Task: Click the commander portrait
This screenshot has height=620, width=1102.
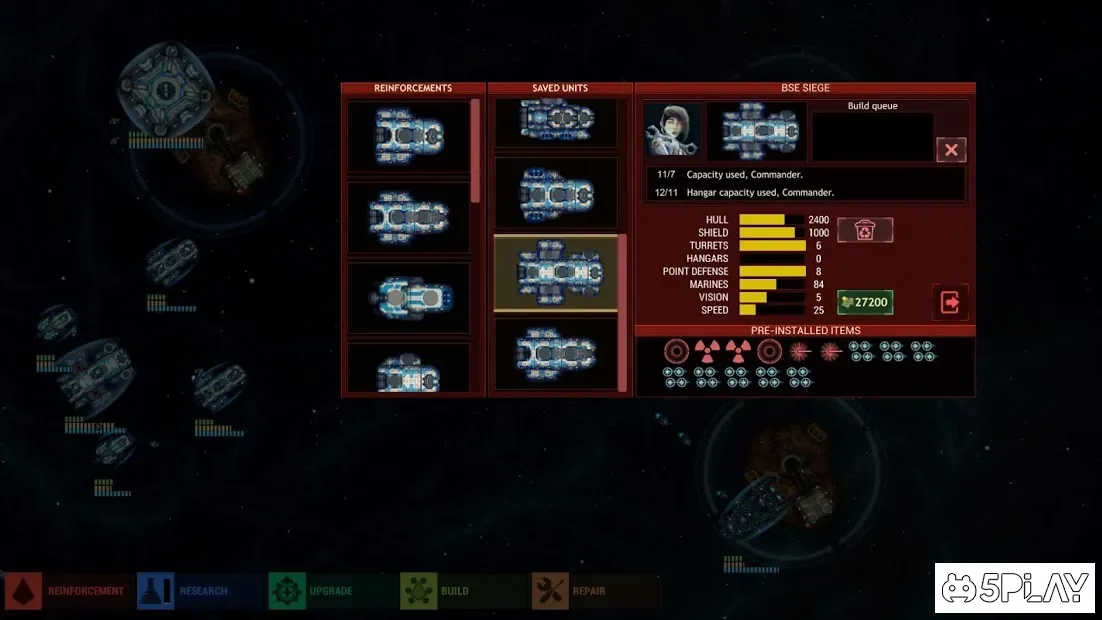Action: click(672, 129)
